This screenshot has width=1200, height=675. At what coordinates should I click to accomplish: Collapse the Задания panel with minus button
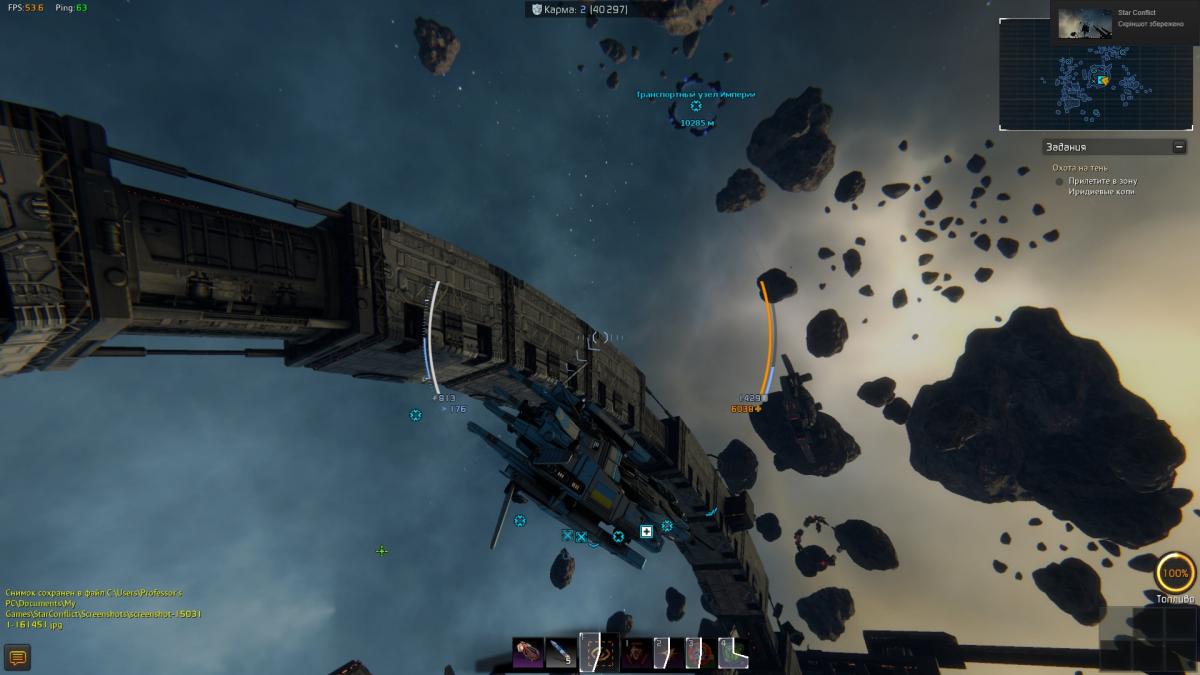(x=1180, y=147)
